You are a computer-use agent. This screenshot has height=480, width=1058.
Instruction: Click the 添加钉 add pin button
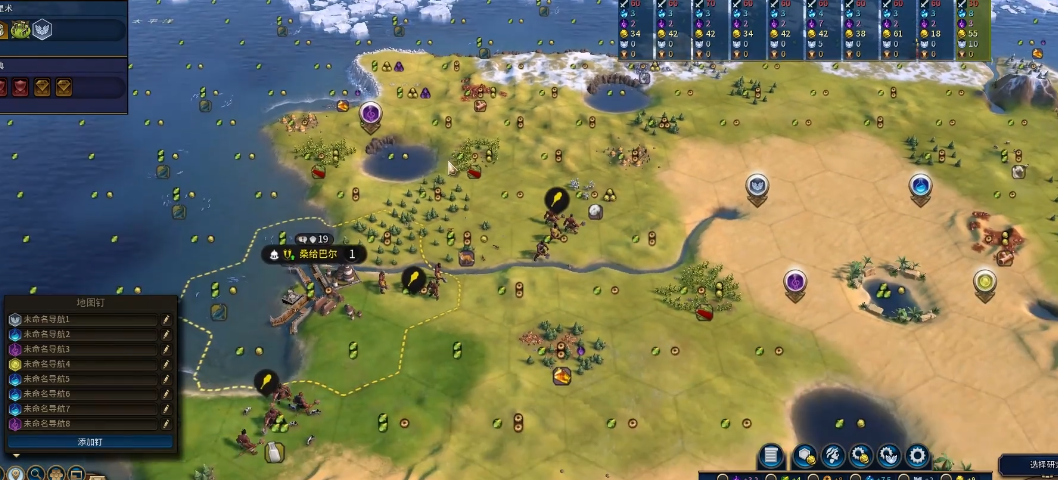(x=90, y=441)
